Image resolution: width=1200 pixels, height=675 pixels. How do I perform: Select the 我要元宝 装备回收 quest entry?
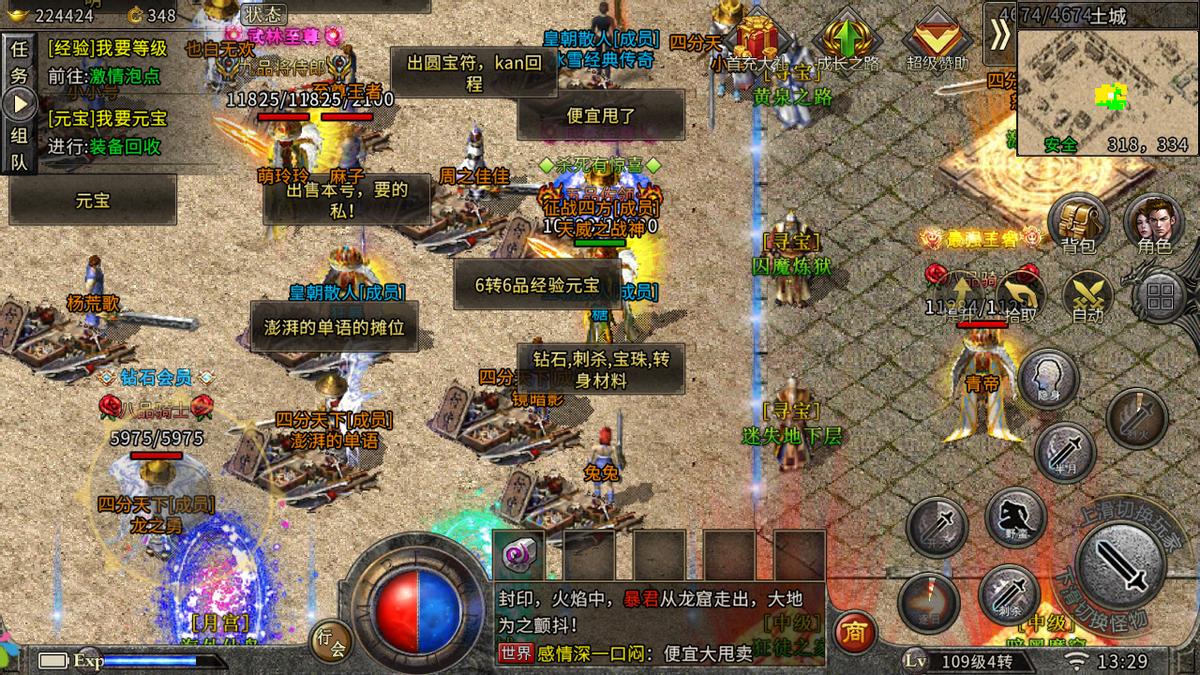(110, 132)
